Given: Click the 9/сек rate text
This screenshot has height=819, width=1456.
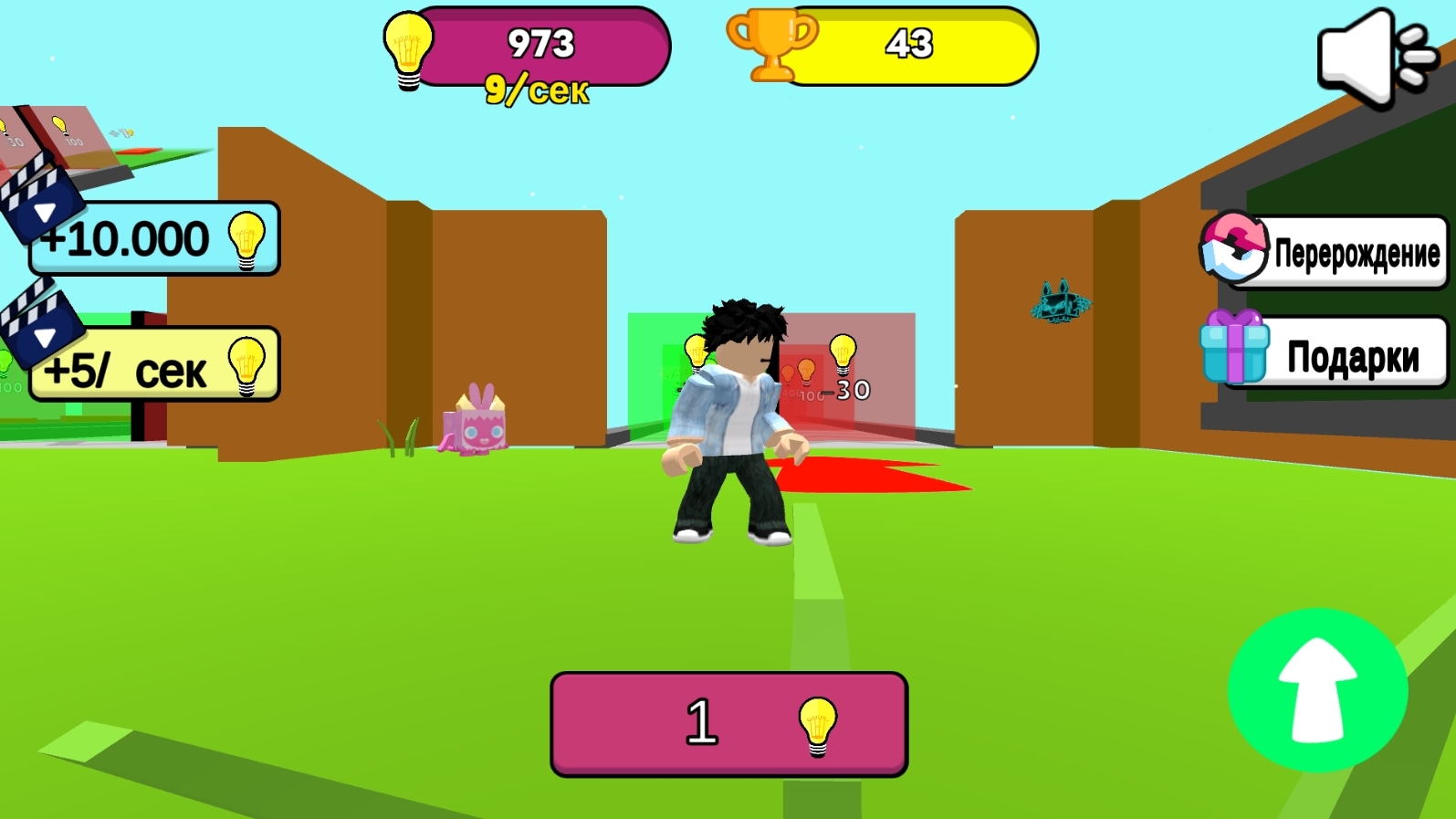Looking at the screenshot, I should (539, 89).
